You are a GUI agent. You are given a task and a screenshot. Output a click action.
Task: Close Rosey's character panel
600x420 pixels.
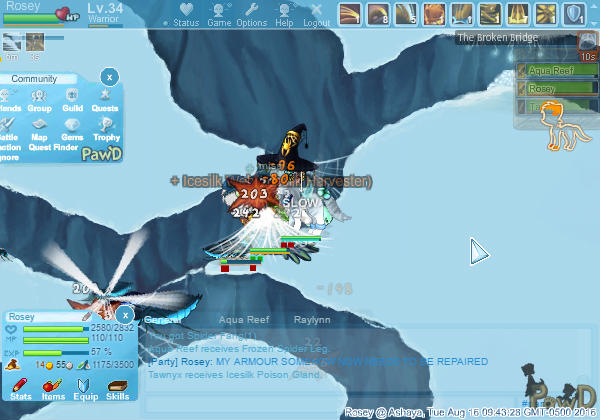point(125,314)
